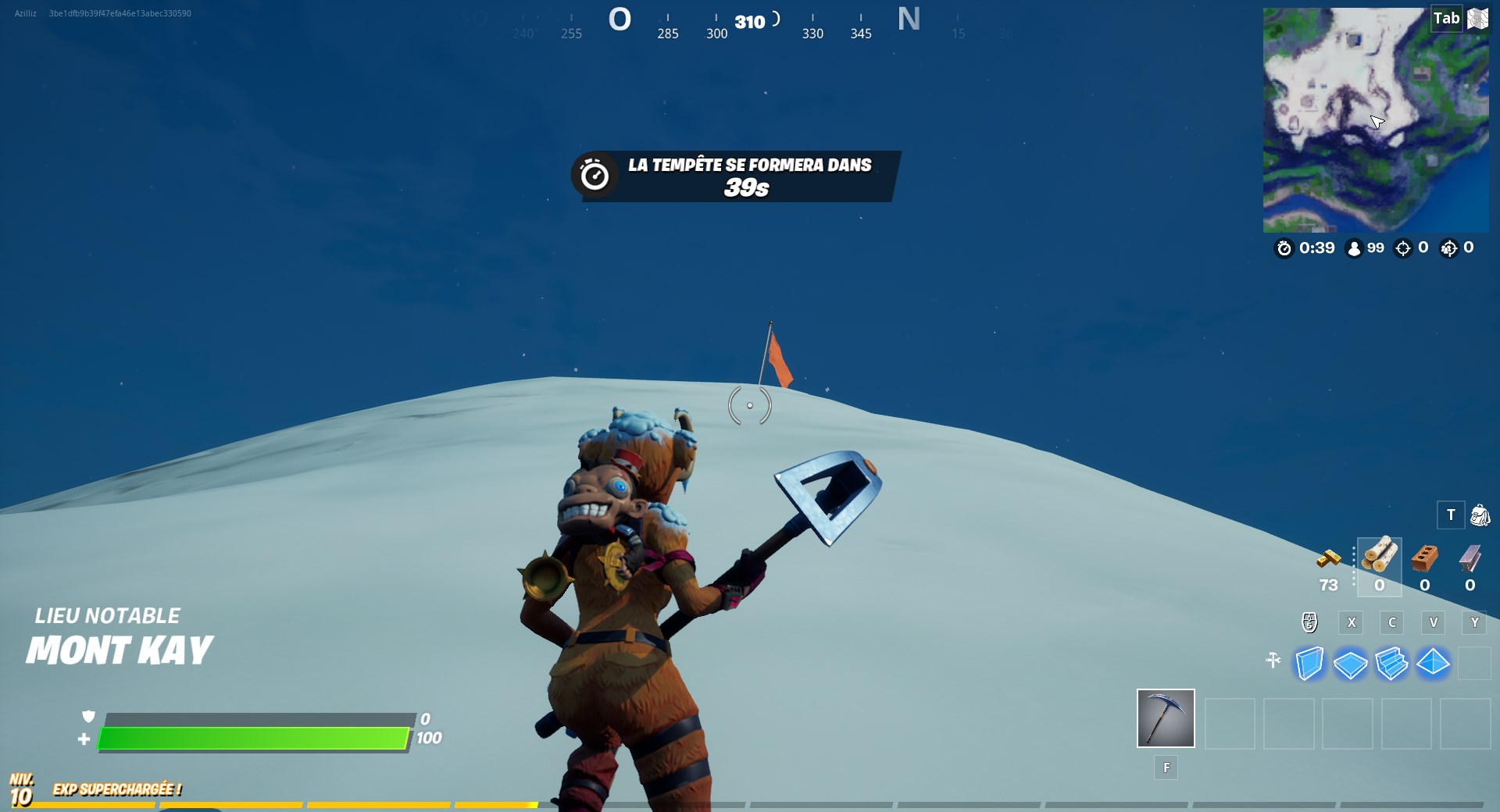1500x812 pixels.
Task: Click the EXP SUPERCHARGÉE banner
Action: pos(116,789)
